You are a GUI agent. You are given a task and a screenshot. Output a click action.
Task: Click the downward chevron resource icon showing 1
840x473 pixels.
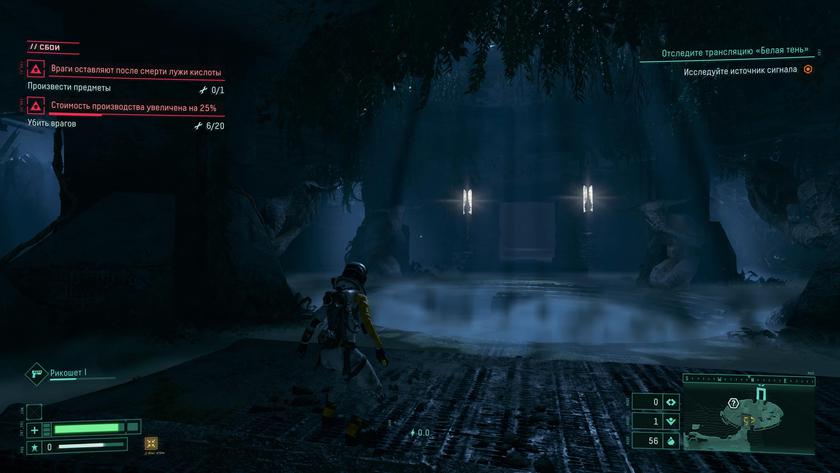pyautogui.click(x=671, y=421)
